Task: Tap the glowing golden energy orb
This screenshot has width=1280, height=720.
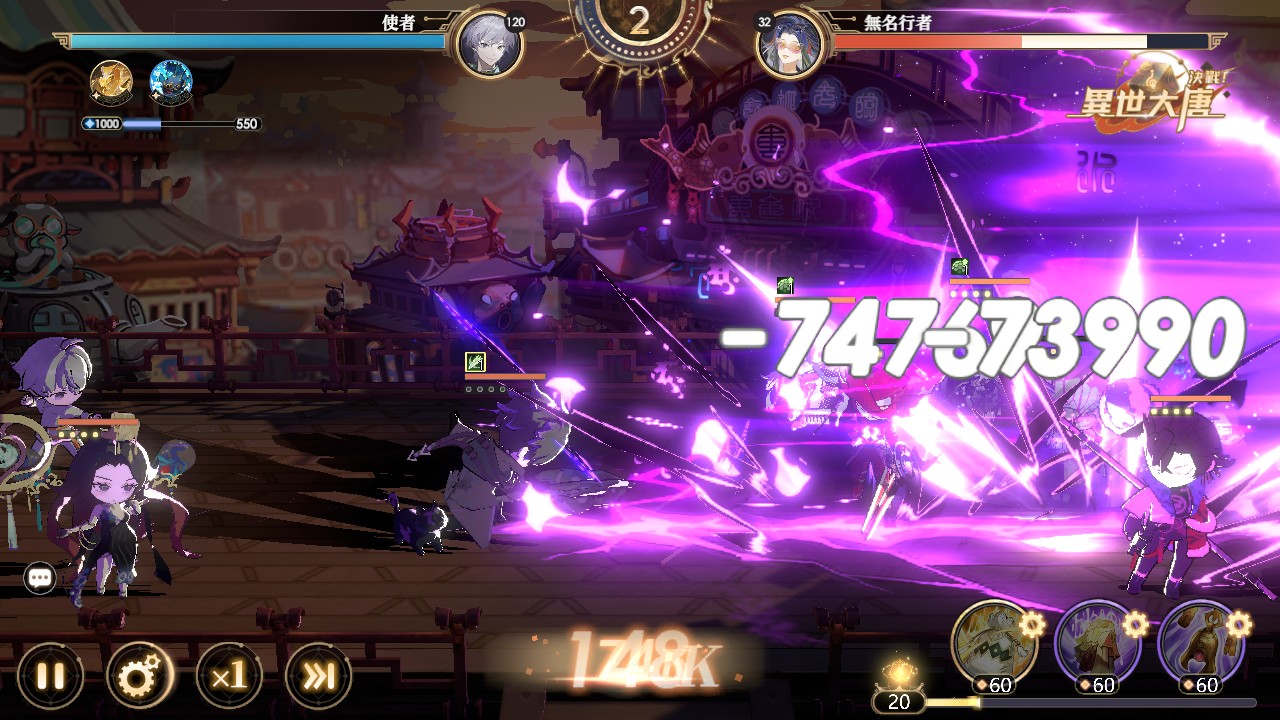Action: coord(899,671)
